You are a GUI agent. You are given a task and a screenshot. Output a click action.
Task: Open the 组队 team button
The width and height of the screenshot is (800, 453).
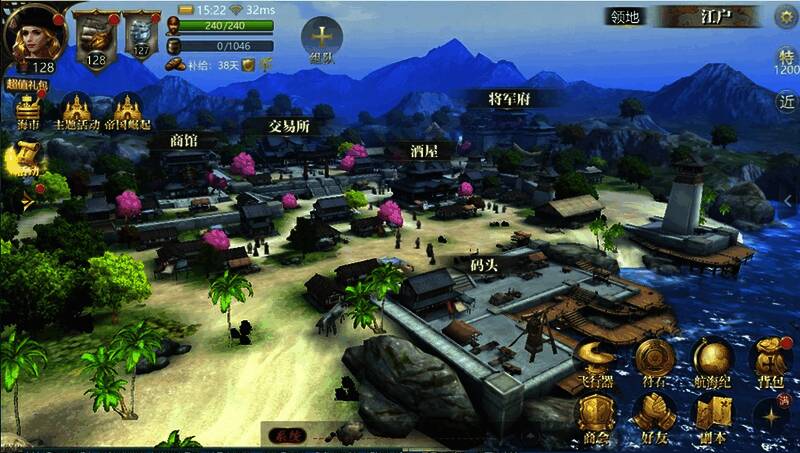pos(322,39)
